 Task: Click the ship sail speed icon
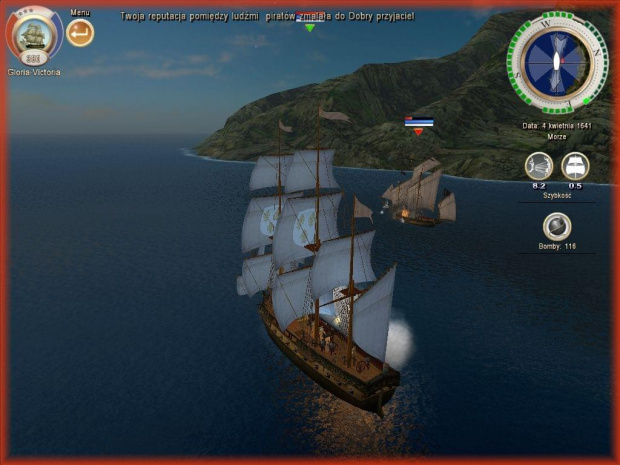pyautogui.click(x=575, y=166)
